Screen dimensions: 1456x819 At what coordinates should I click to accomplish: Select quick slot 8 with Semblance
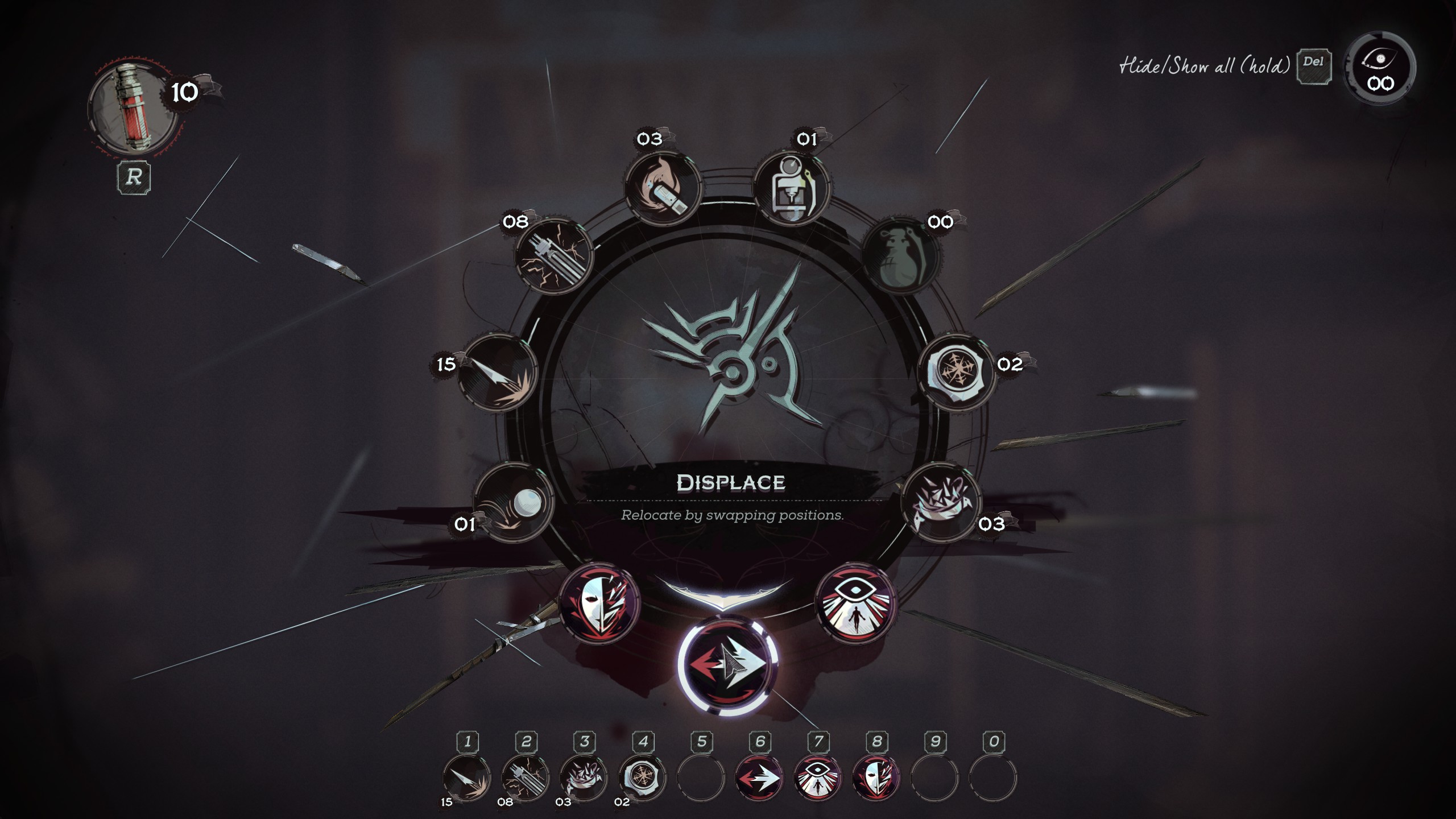coord(876,777)
